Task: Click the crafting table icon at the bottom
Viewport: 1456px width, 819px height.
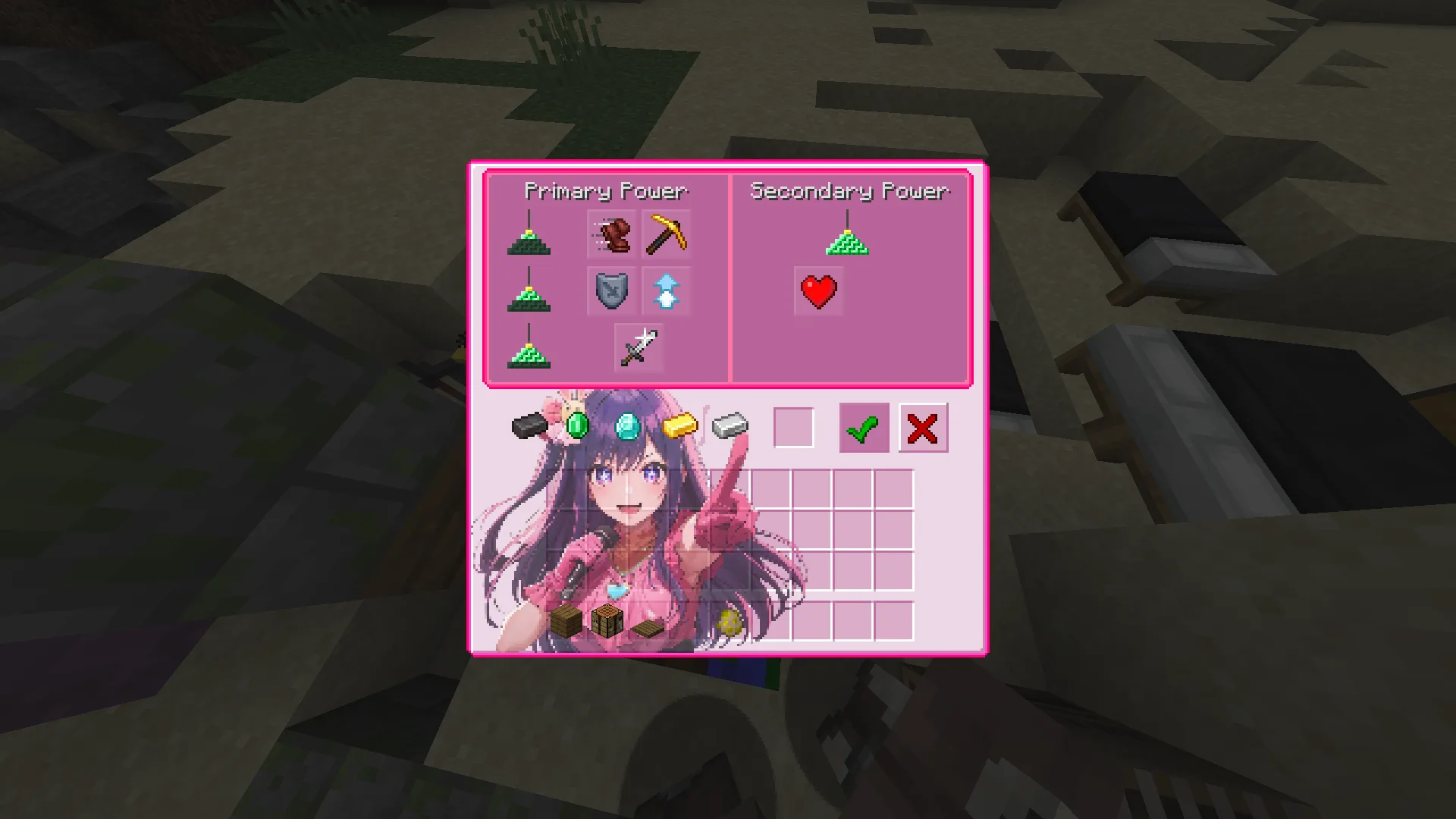Action: point(609,620)
